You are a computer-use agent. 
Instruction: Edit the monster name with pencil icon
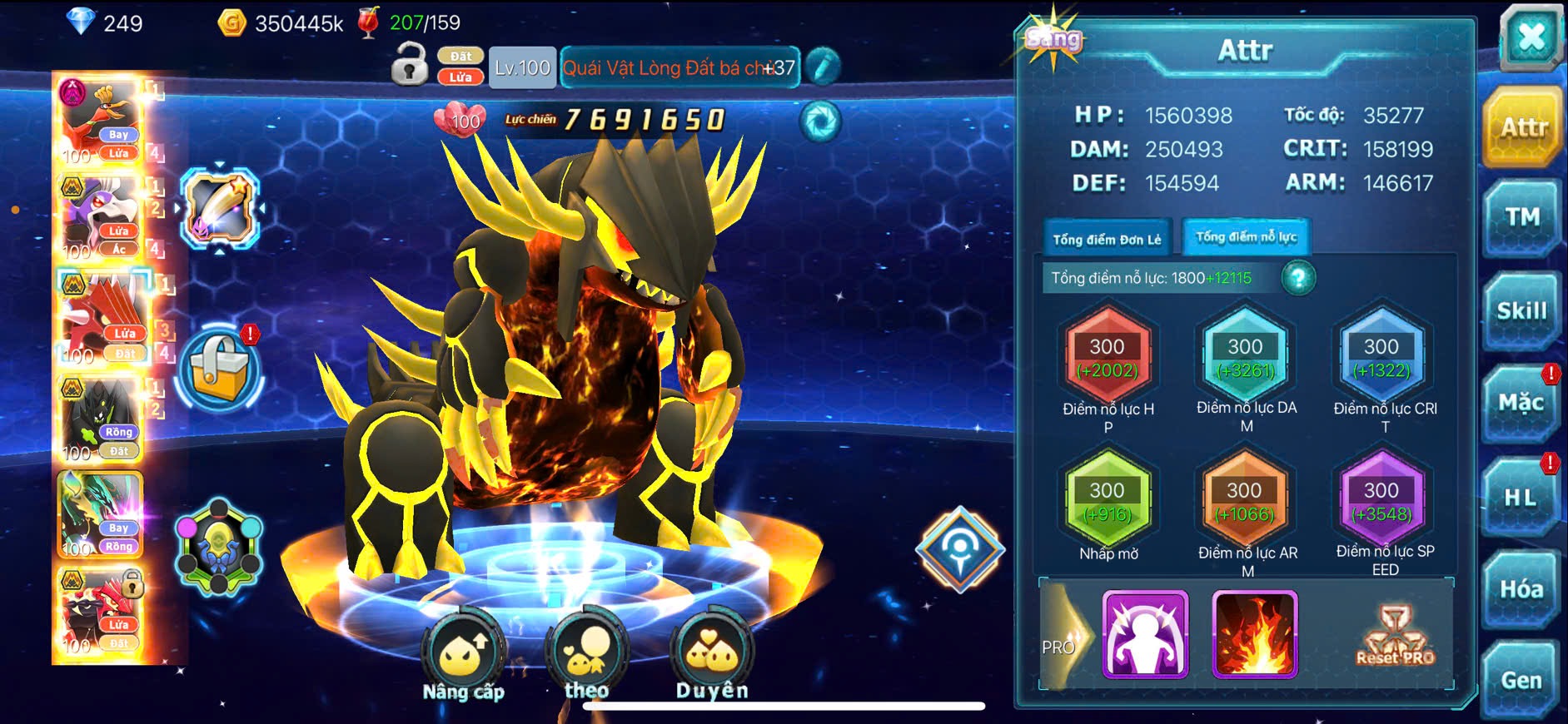pos(823,67)
